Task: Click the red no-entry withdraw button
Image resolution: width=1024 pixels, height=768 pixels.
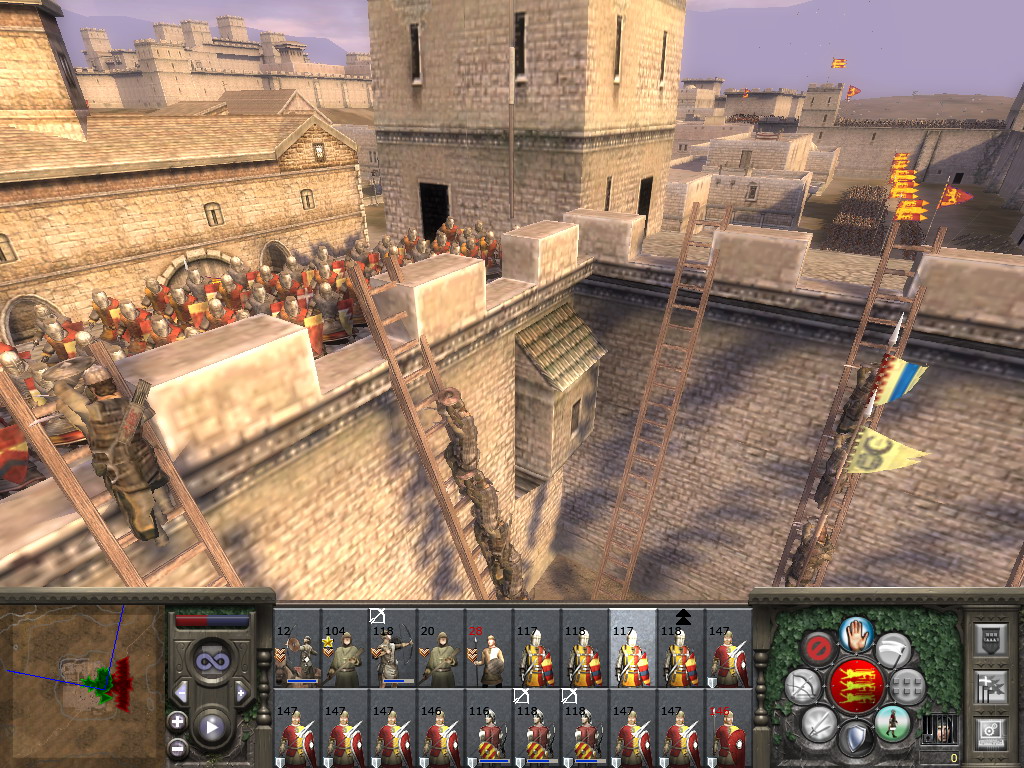Action: click(x=819, y=648)
